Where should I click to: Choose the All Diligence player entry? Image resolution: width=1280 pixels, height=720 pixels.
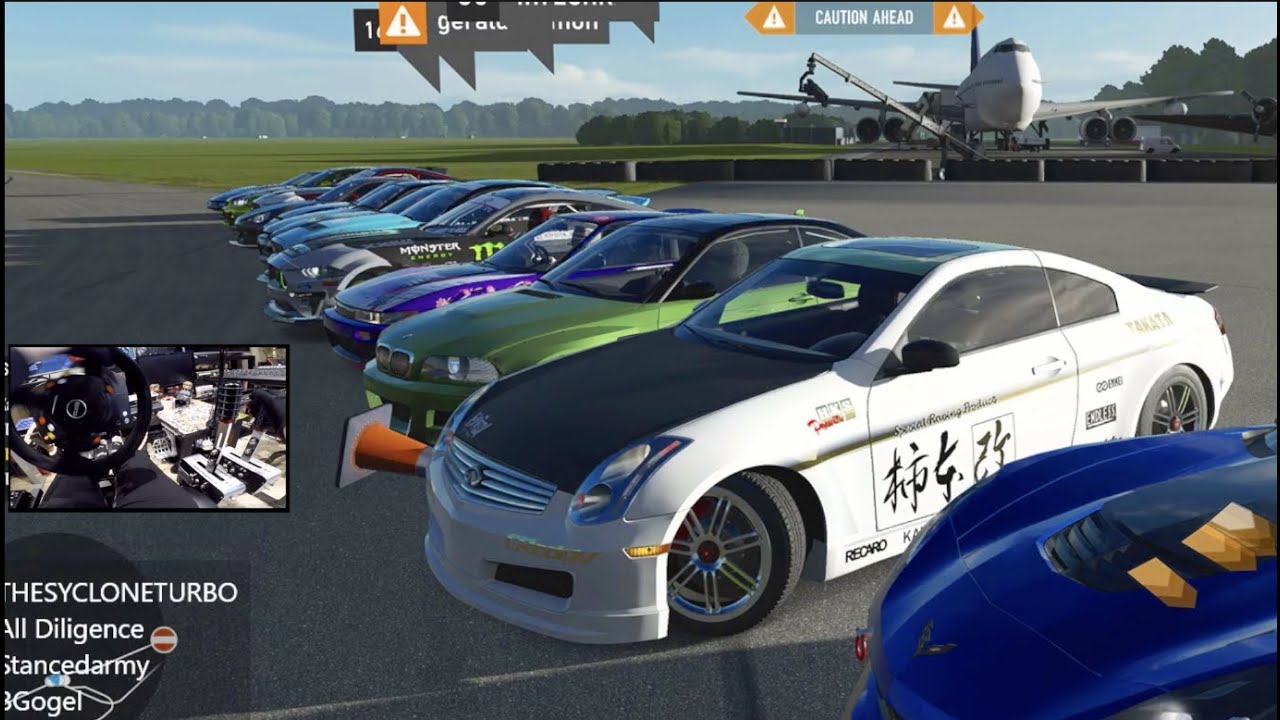pos(73,630)
